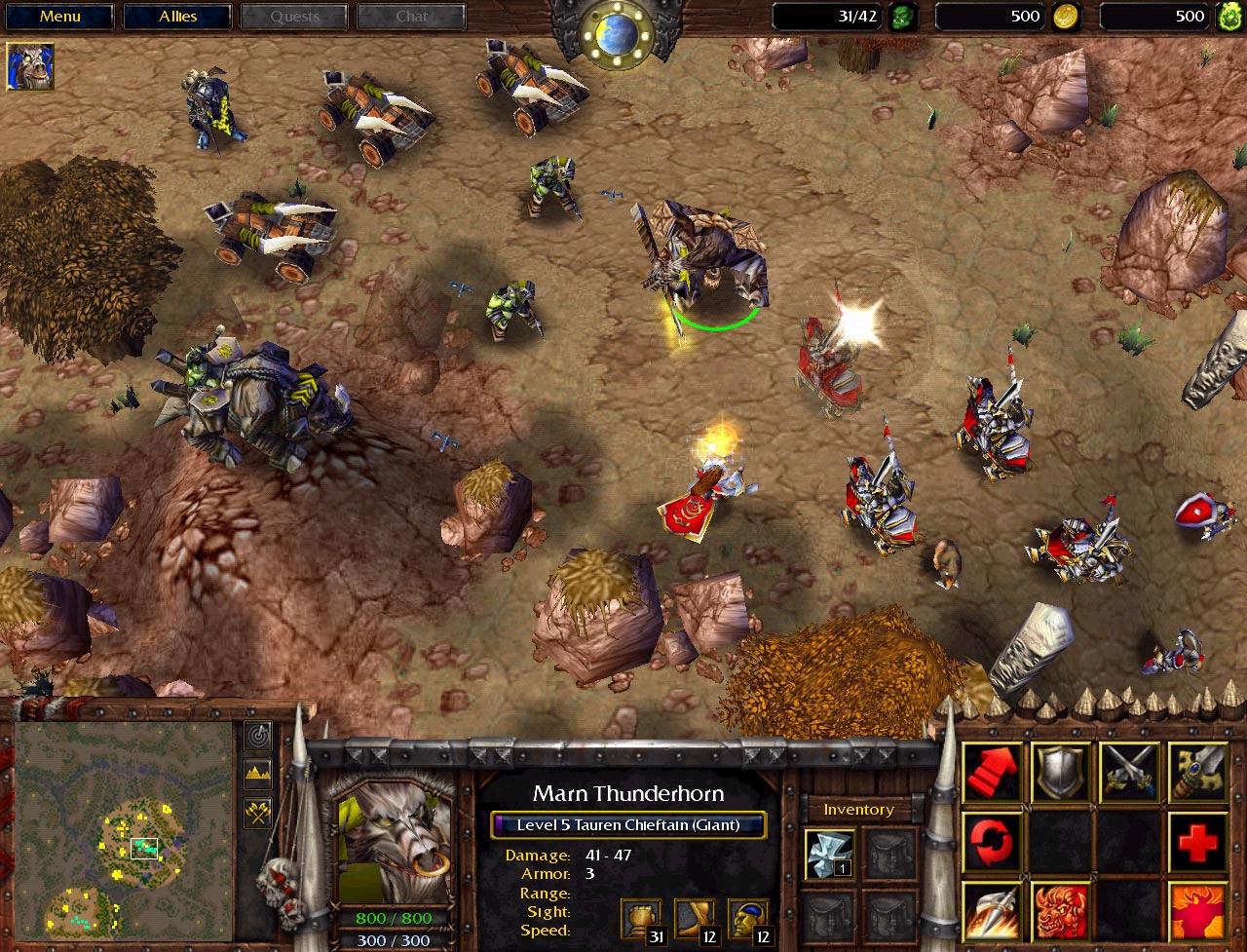1247x952 pixels.
Task: Issue the red arrow Move command
Action: 993,772
